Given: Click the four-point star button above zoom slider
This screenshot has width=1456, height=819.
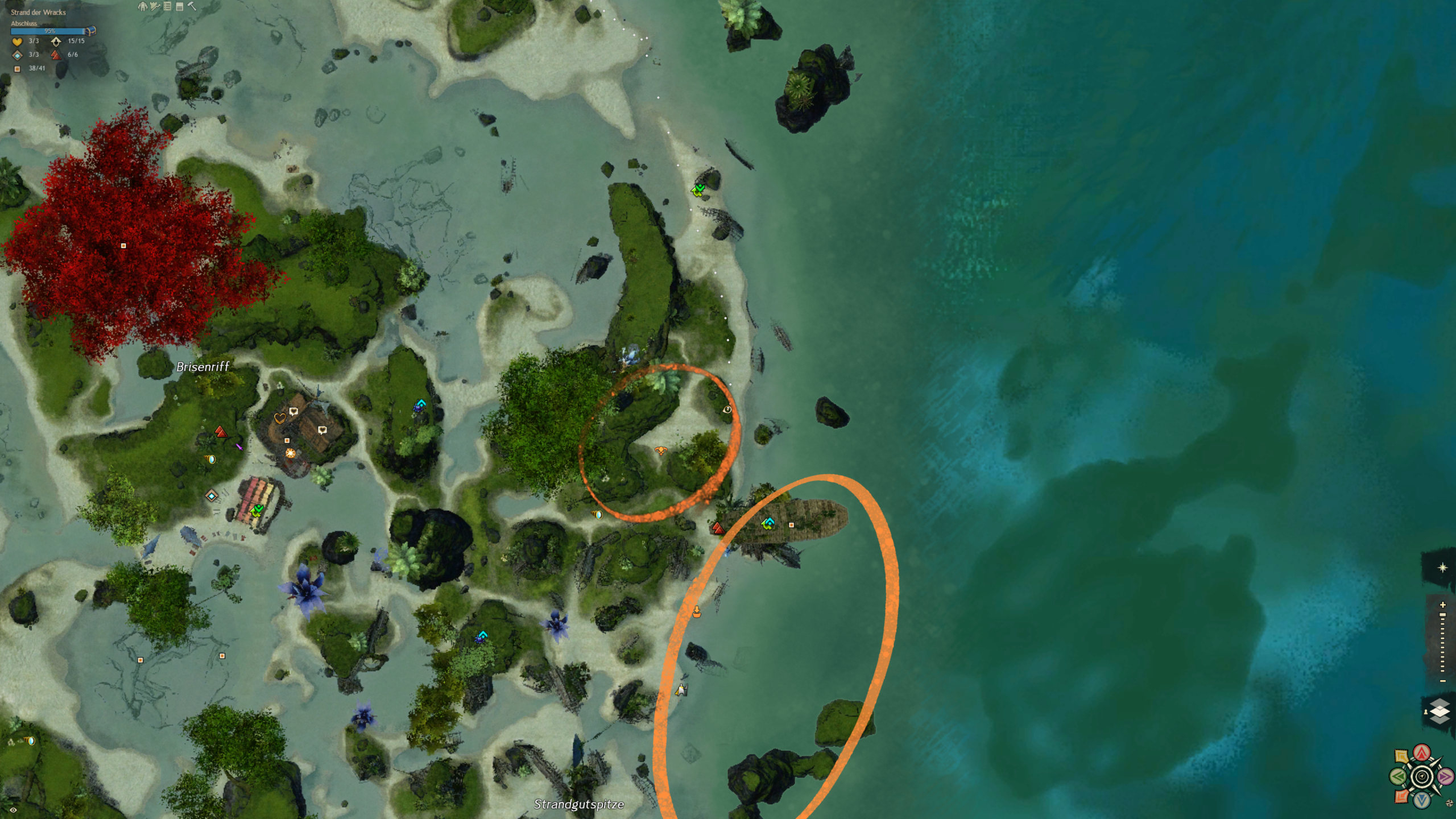Looking at the screenshot, I should coord(1442,568).
